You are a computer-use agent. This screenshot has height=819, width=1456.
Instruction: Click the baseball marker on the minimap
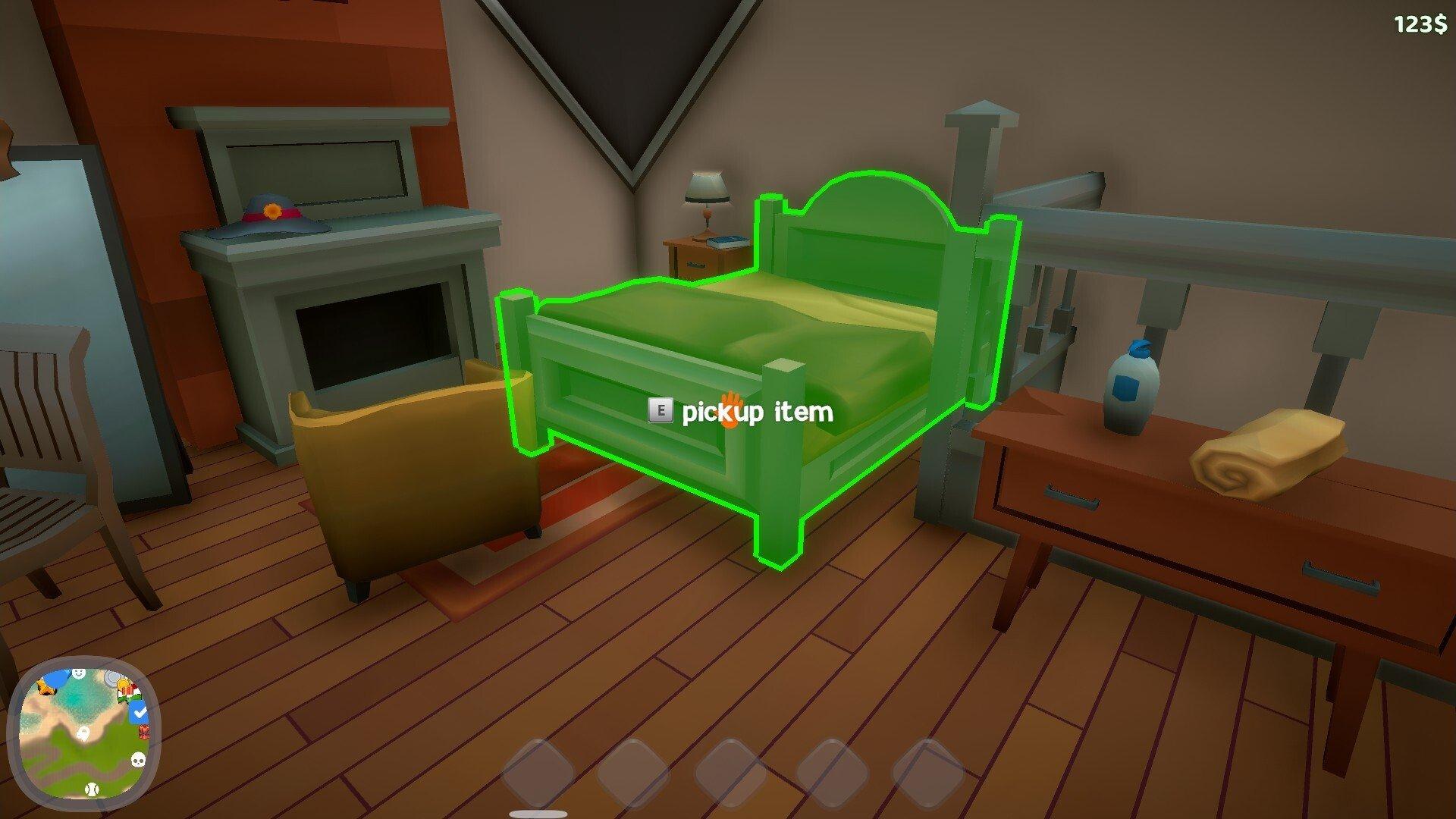coord(92,789)
